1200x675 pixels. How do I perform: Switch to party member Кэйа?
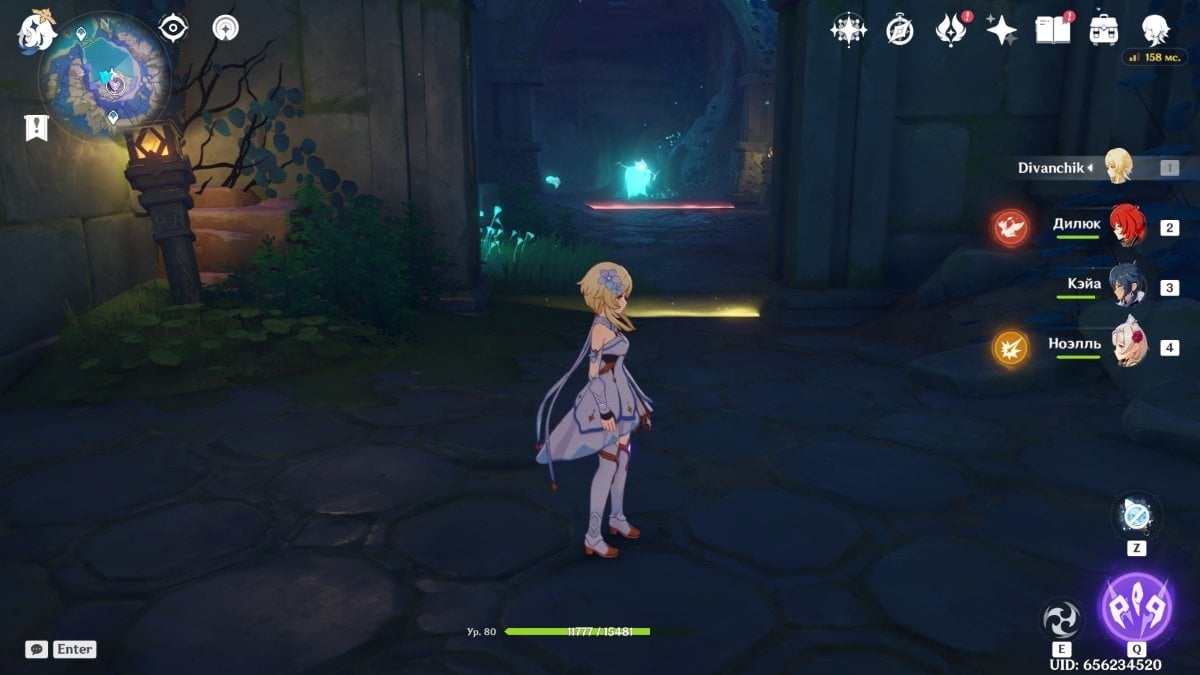click(x=1127, y=287)
